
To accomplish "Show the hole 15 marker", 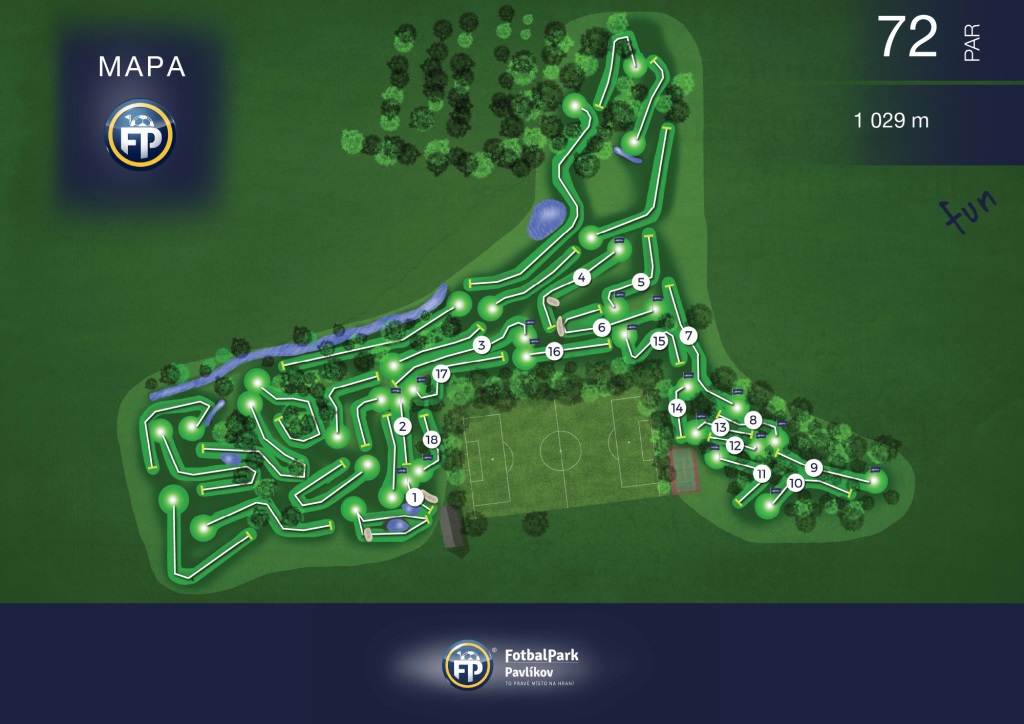I will coord(659,341).
